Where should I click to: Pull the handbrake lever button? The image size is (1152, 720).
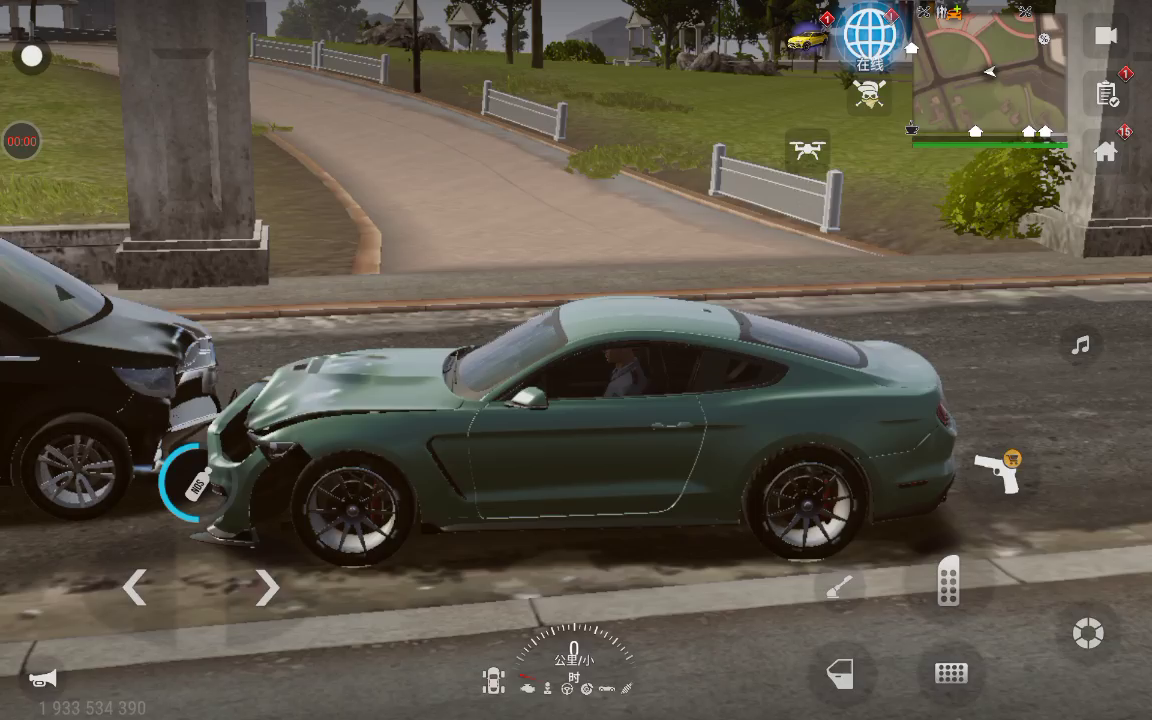pos(839,587)
